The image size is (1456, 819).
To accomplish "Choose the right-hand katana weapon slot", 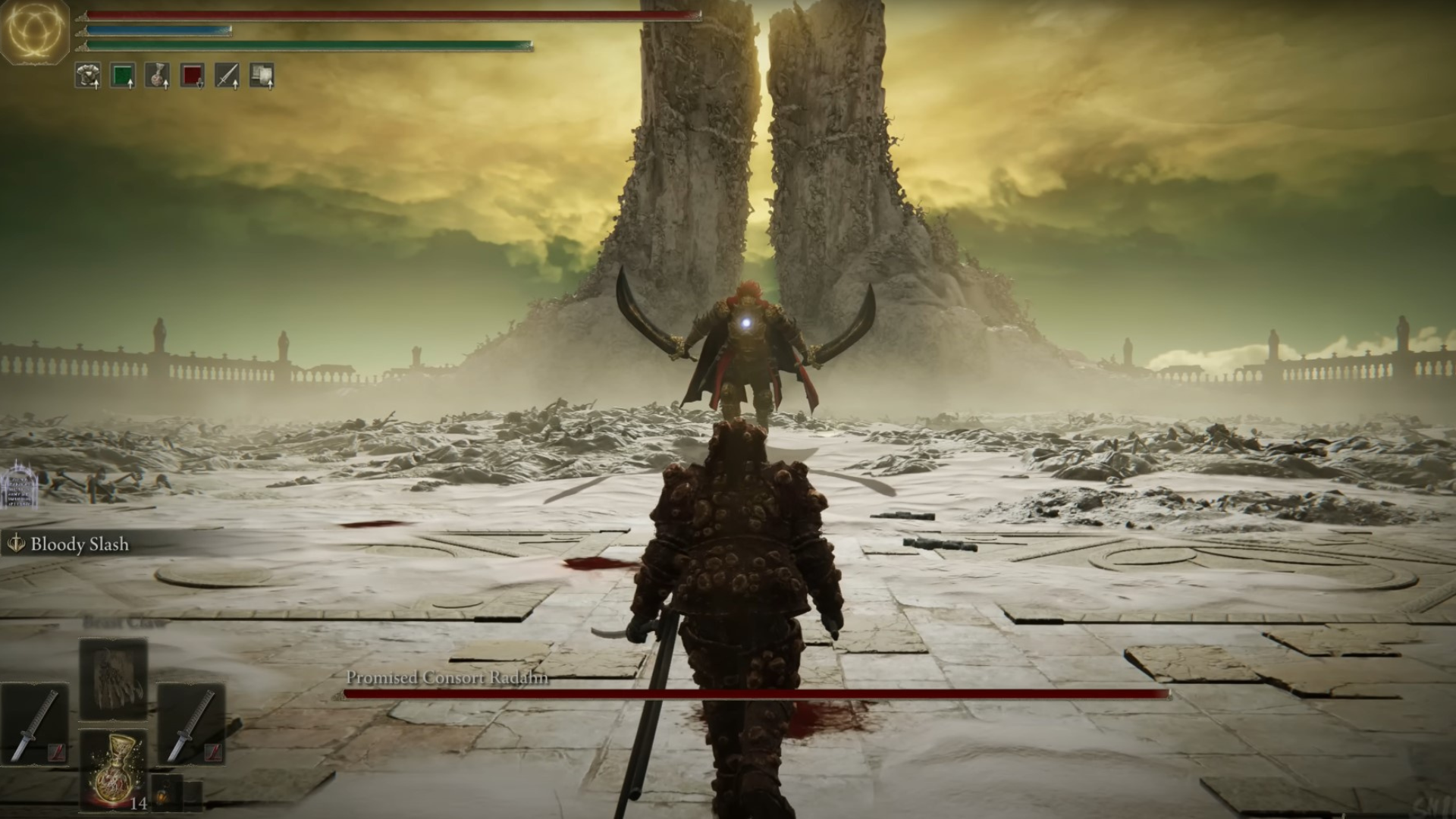I will click(x=191, y=725).
